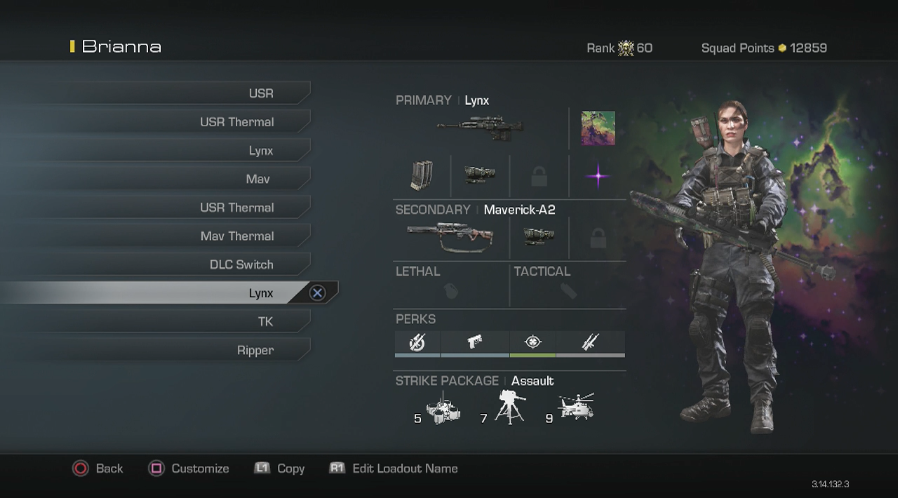Image resolution: width=898 pixels, height=498 pixels.
Task: Click the sentry gun streak icon
Action: (510, 408)
